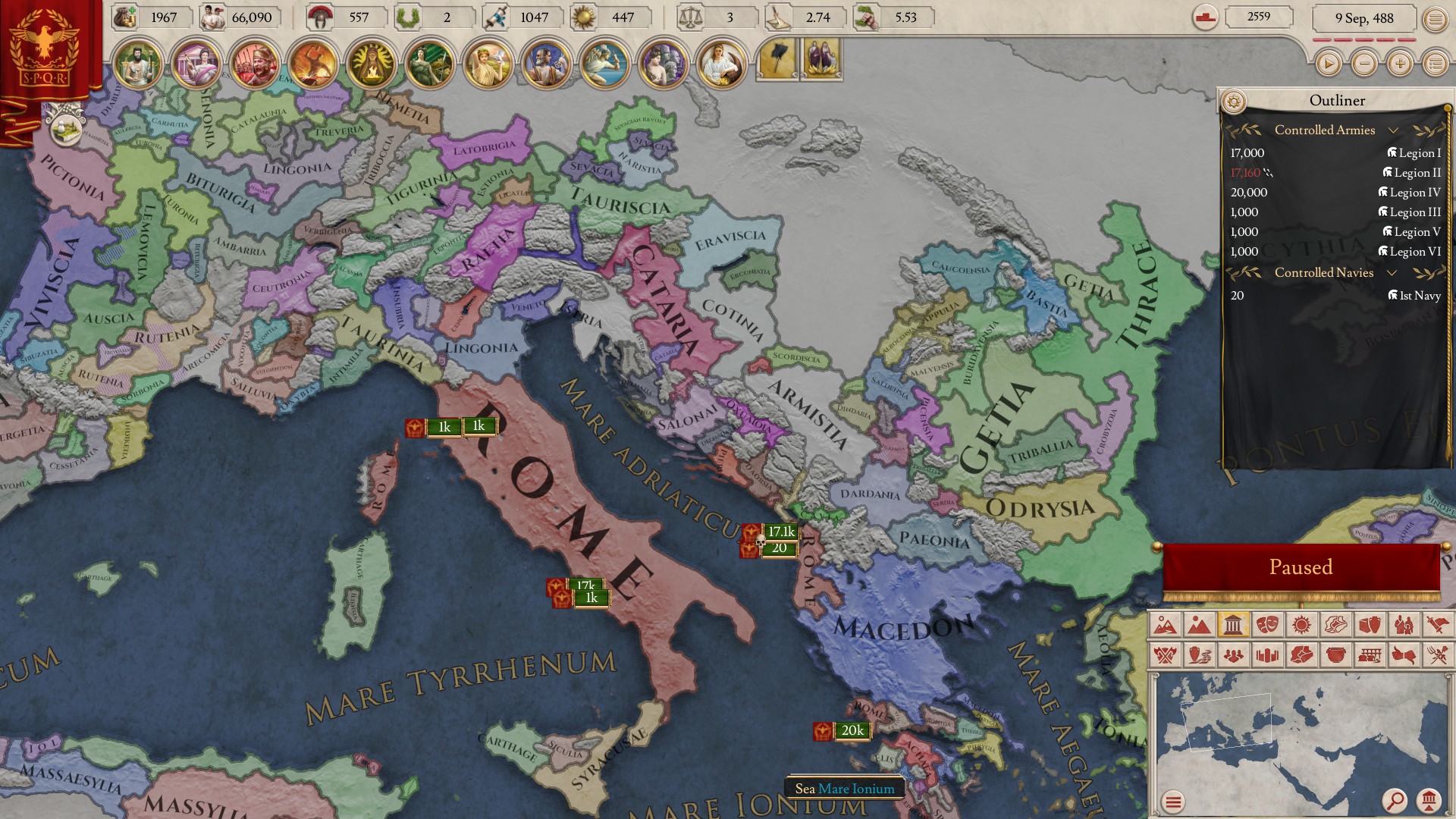Open the Outliner settings gear
1456x819 pixels.
[x=1235, y=99]
